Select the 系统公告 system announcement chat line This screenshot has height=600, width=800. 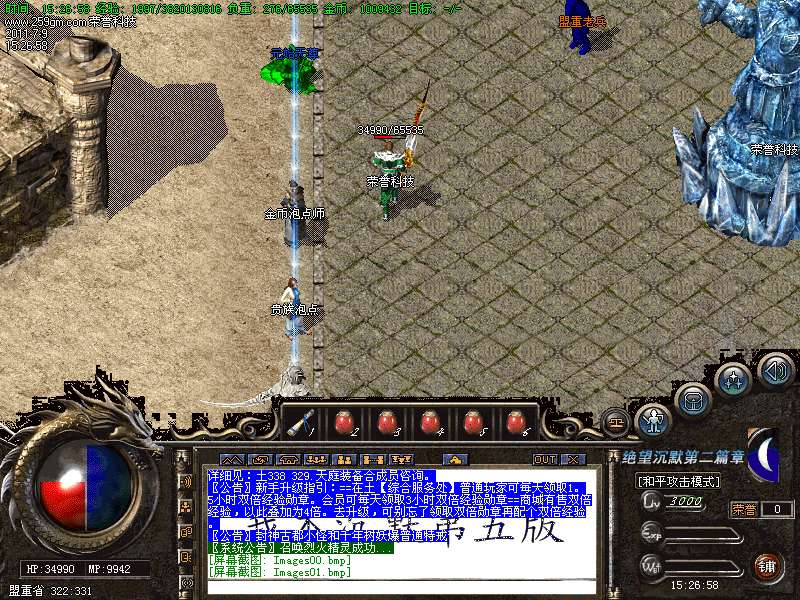point(300,548)
